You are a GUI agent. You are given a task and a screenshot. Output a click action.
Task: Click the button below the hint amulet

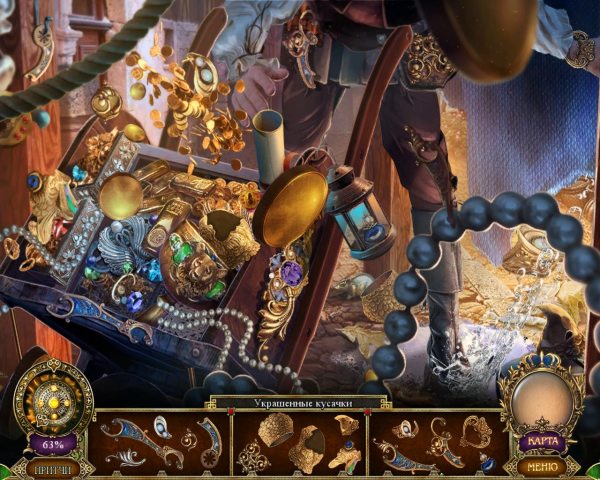coord(55,467)
